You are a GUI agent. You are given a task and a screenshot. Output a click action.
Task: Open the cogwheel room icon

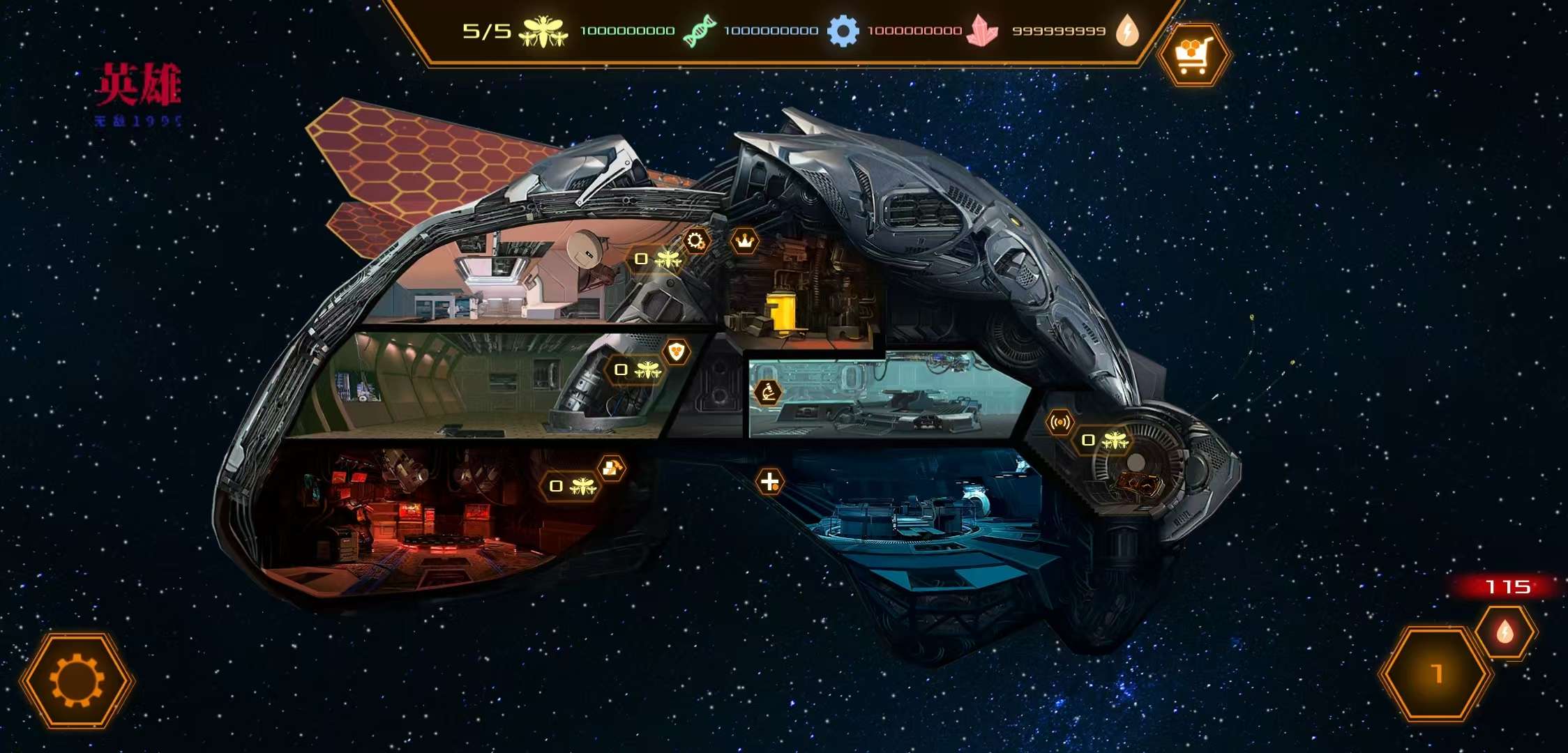tap(695, 241)
